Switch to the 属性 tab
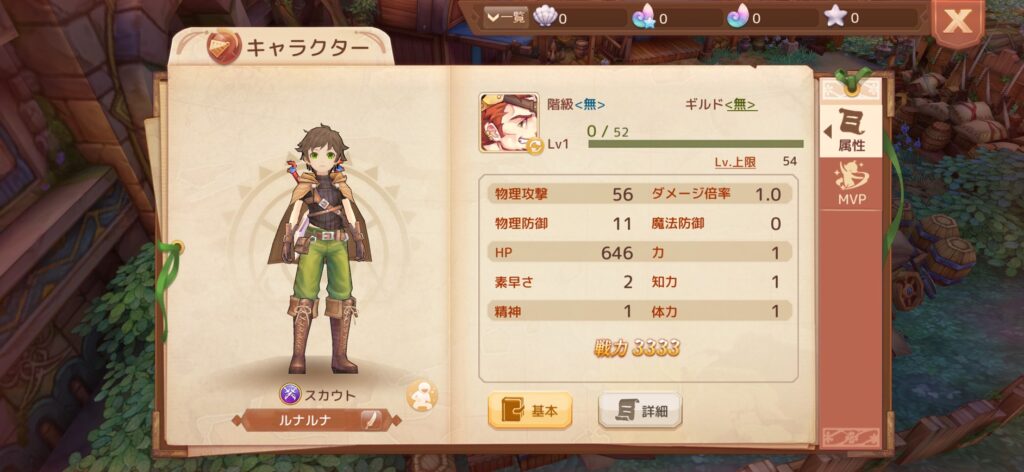This screenshot has height=472, width=1024. 851,132
